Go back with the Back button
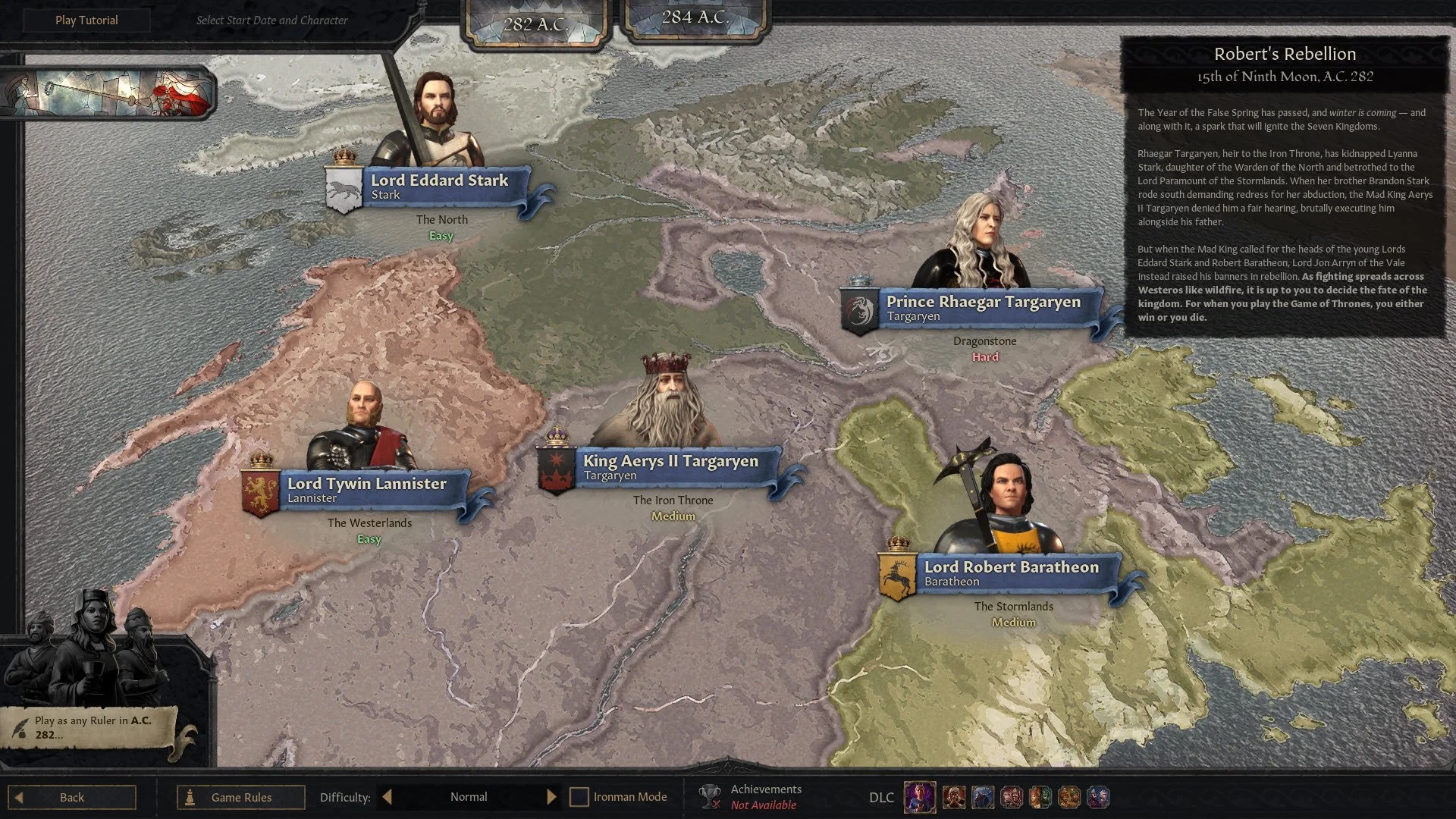Screen dimensions: 1456x819 point(72,797)
